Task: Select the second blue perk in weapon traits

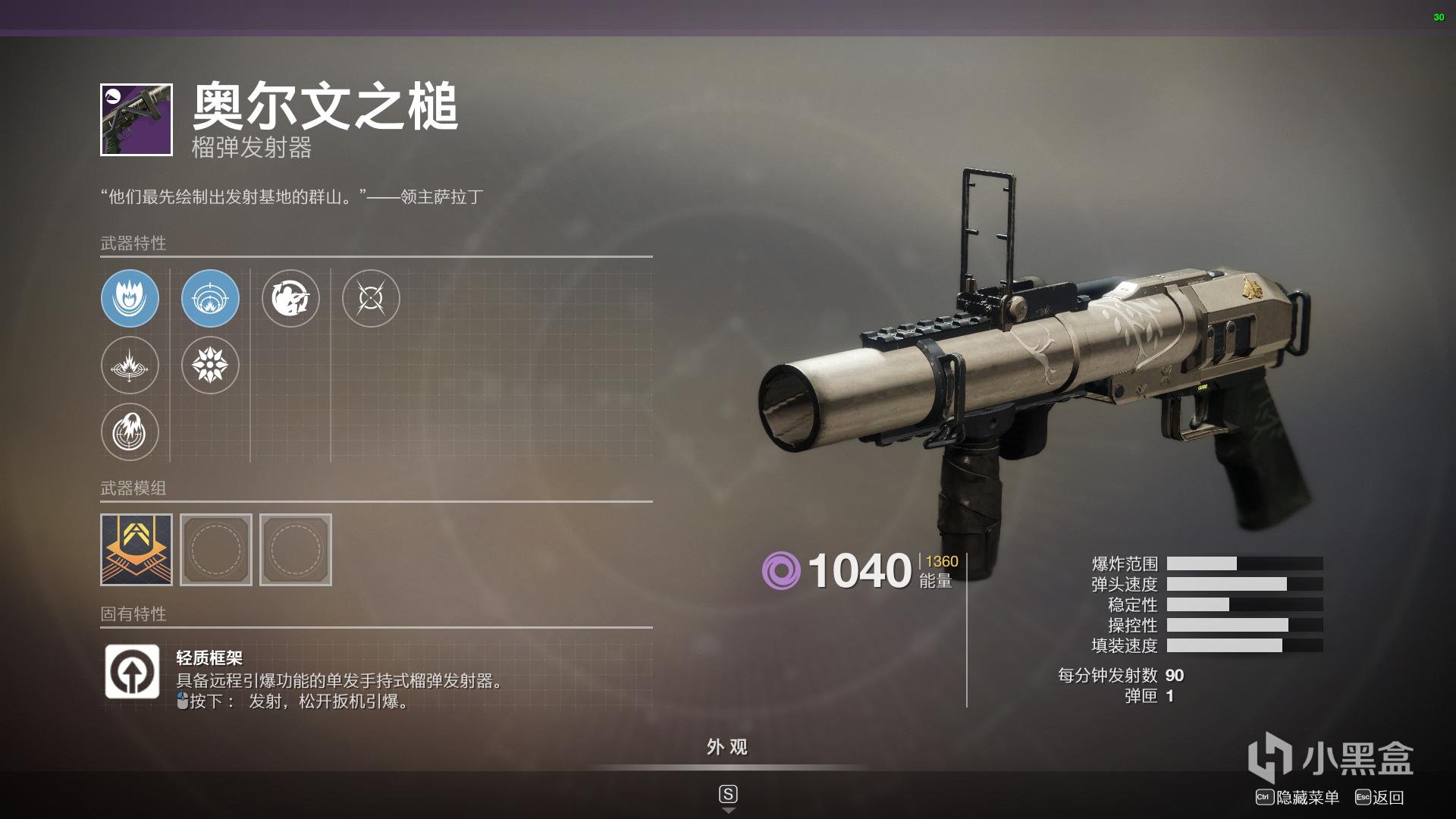Action: coord(210,299)
